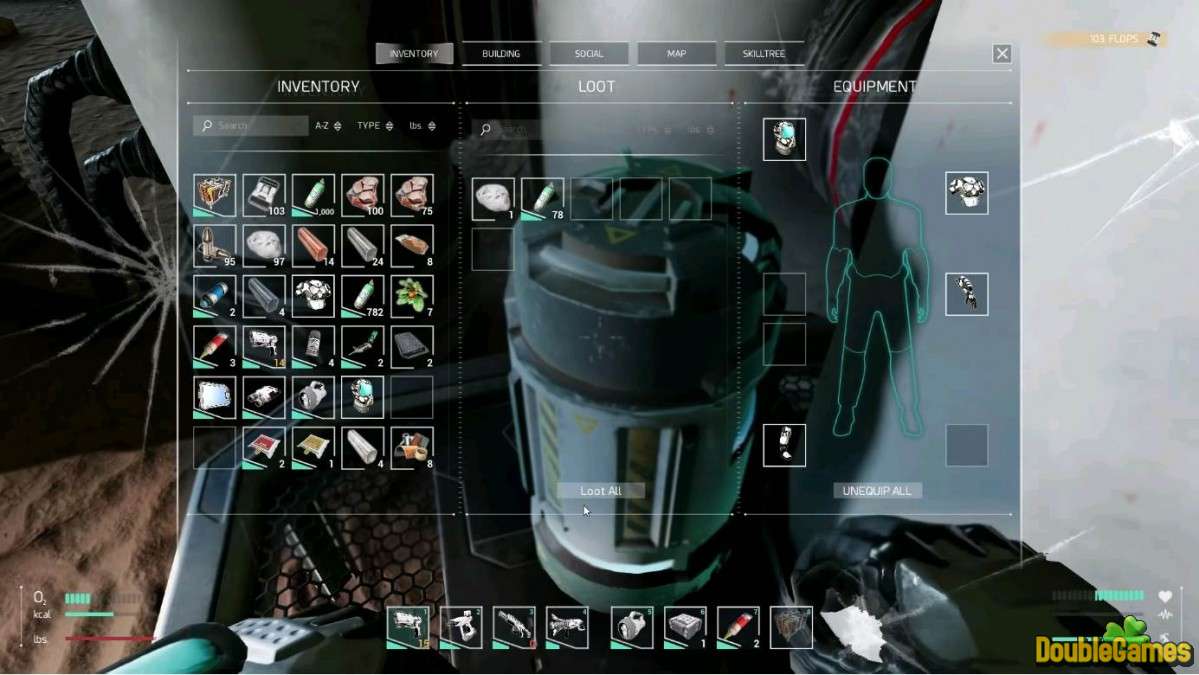The image size is (1199, 675).
Task: Select the inventory item with count 103
Action: 264,195
